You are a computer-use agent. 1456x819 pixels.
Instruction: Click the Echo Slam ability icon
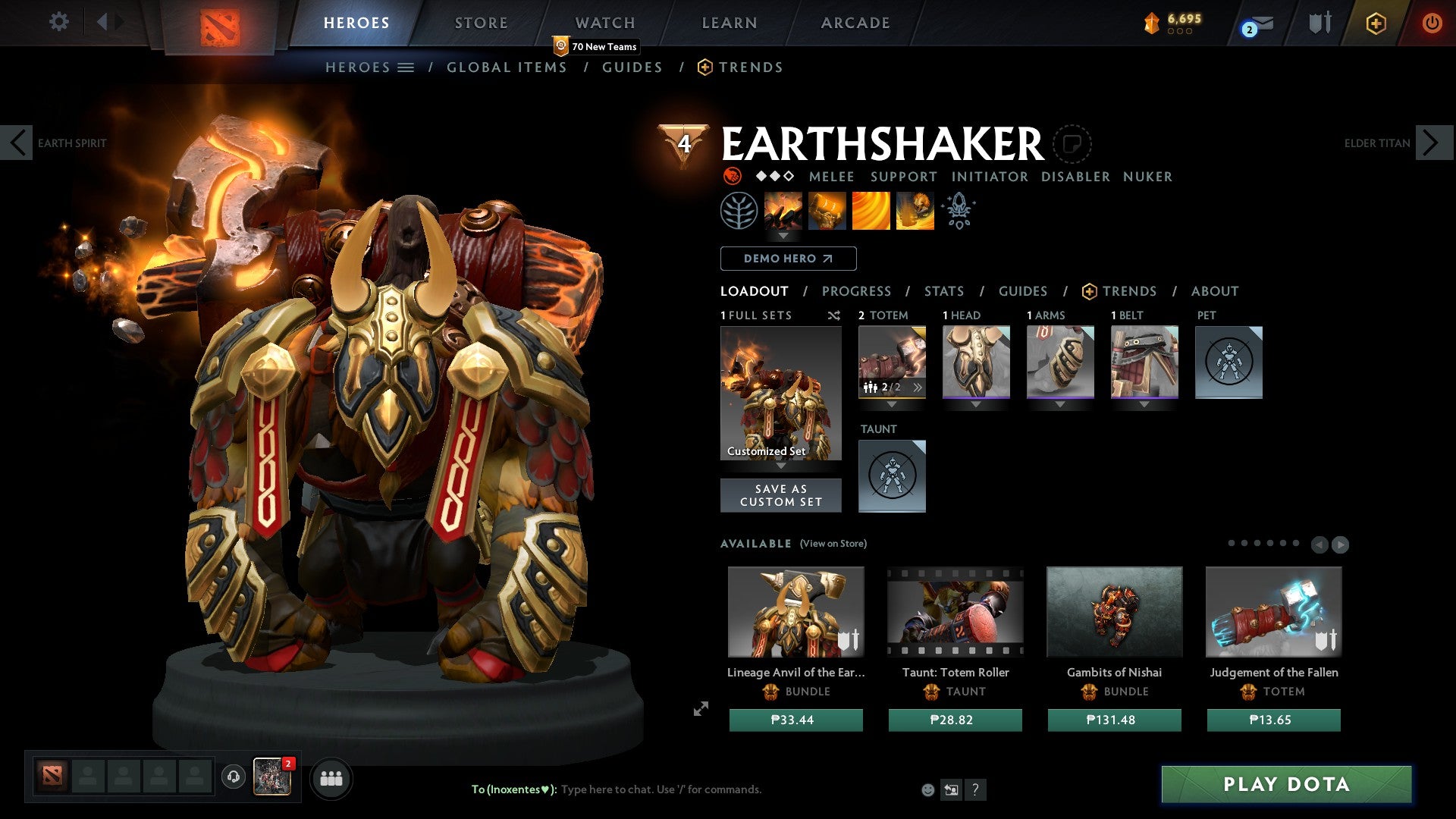coord(915,211)
